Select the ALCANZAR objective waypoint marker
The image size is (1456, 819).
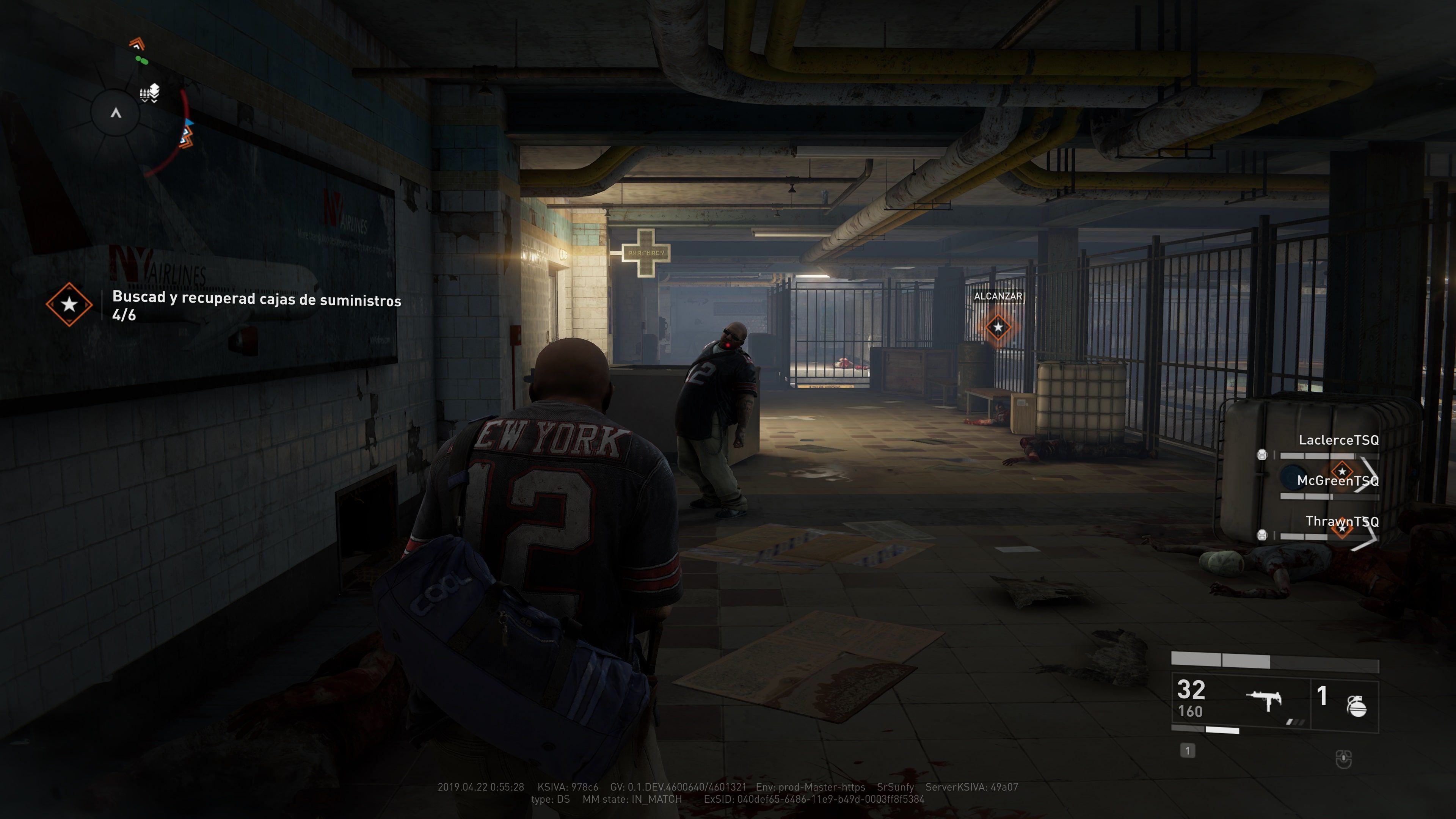click(x=998, y=327)
